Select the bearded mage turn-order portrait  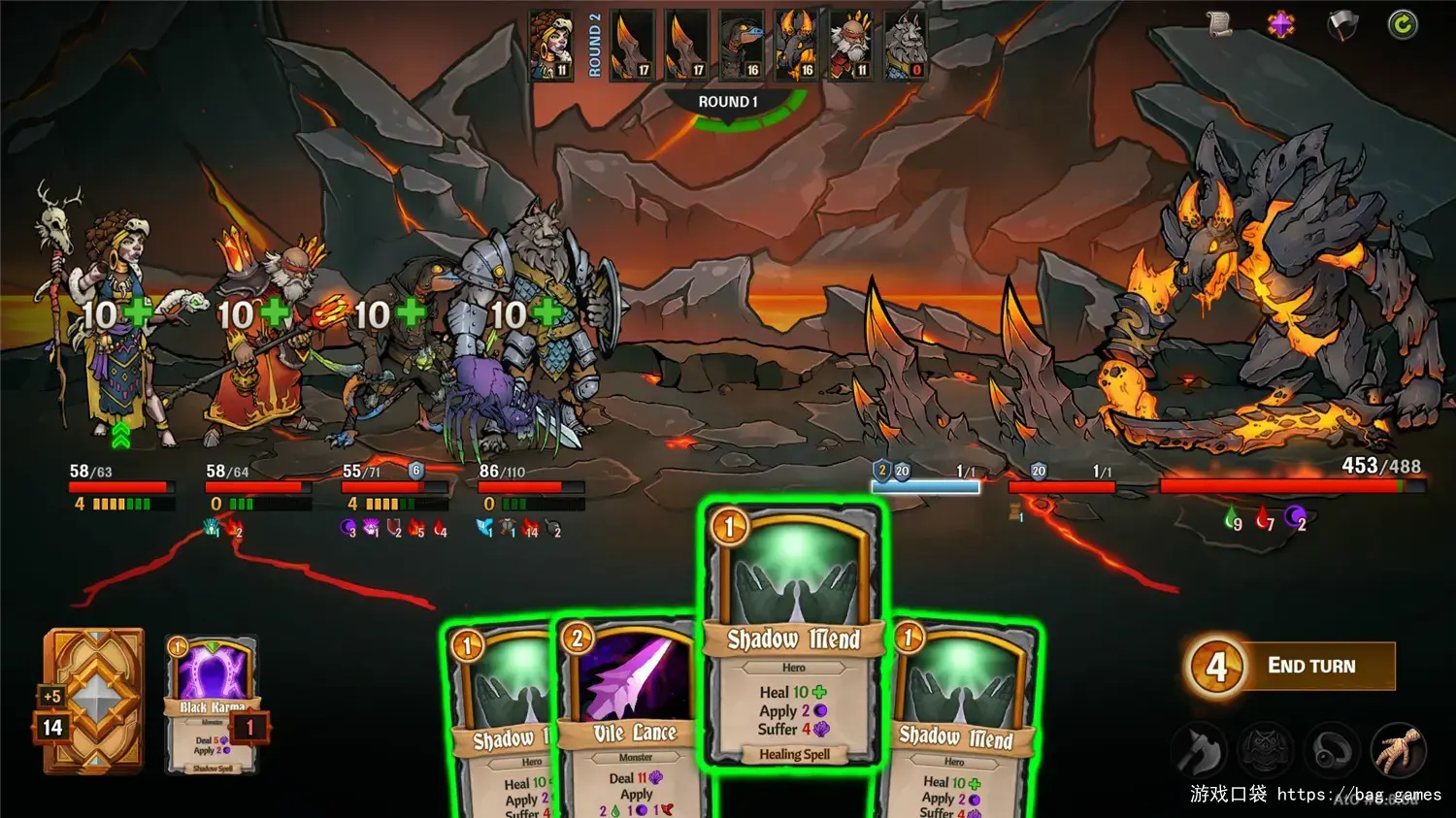coord(850,45)
